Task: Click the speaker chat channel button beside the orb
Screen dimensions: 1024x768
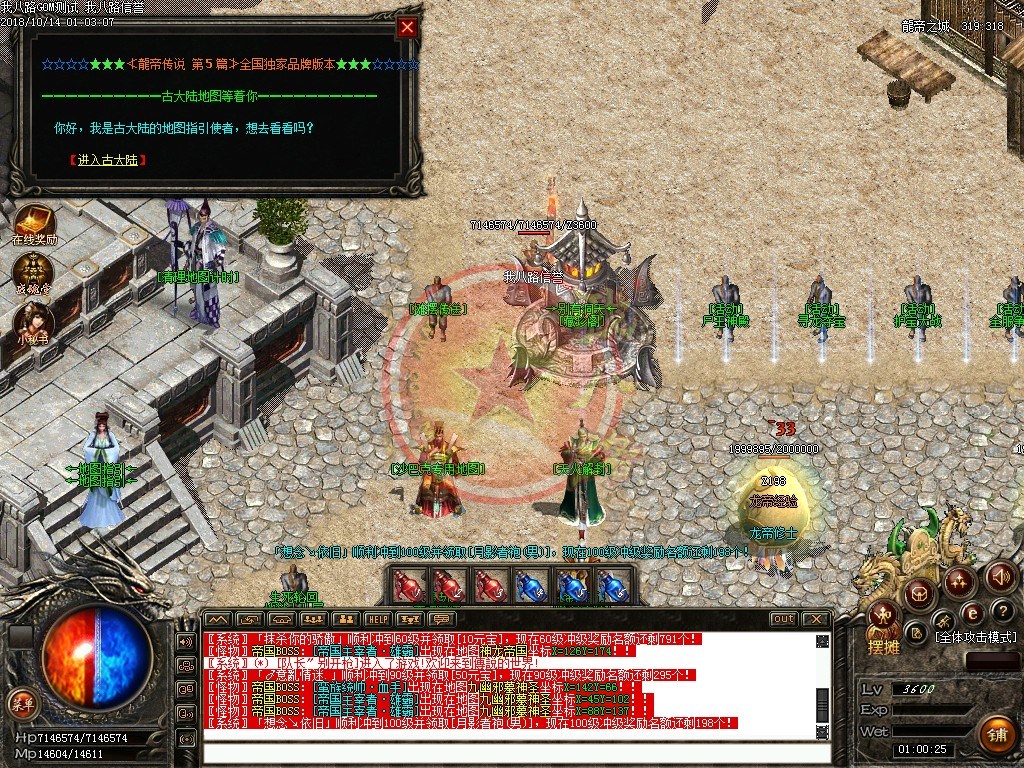Action: pyautogui.click(x=186, y=641)
